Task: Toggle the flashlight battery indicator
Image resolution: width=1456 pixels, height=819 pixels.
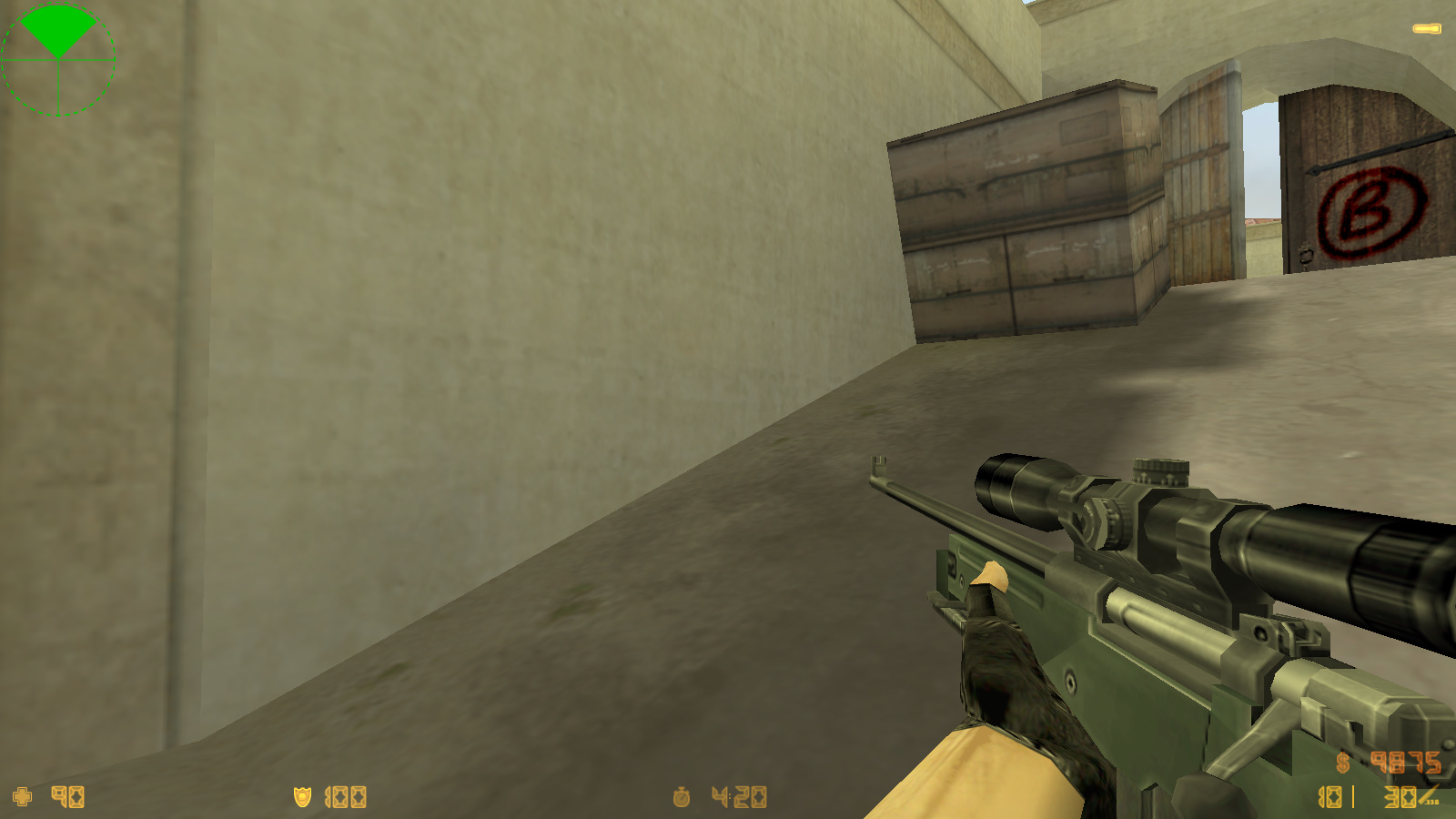Action: [x=1425, y=28]
